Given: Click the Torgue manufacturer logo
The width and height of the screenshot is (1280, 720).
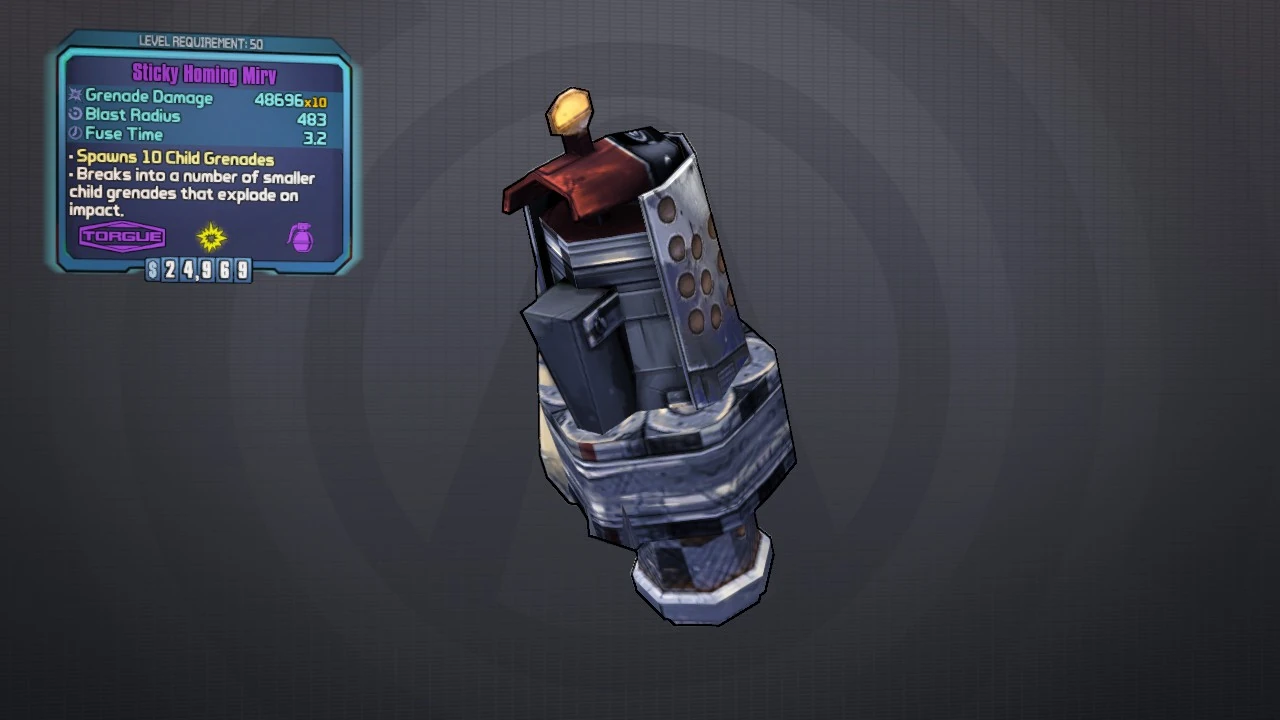Looking at the screenshot, I should point(122,237).
